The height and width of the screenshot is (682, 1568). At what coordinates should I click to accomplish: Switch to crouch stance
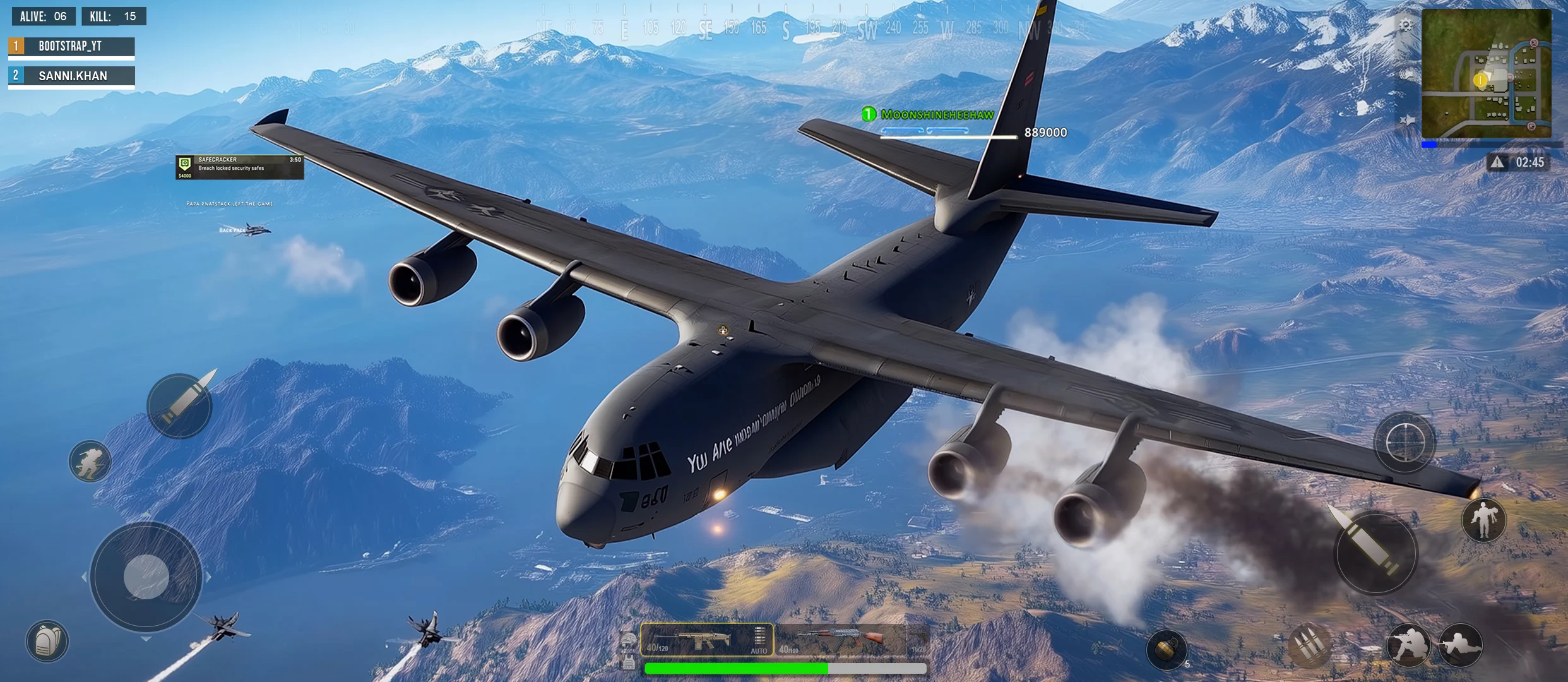[1407, 646]
